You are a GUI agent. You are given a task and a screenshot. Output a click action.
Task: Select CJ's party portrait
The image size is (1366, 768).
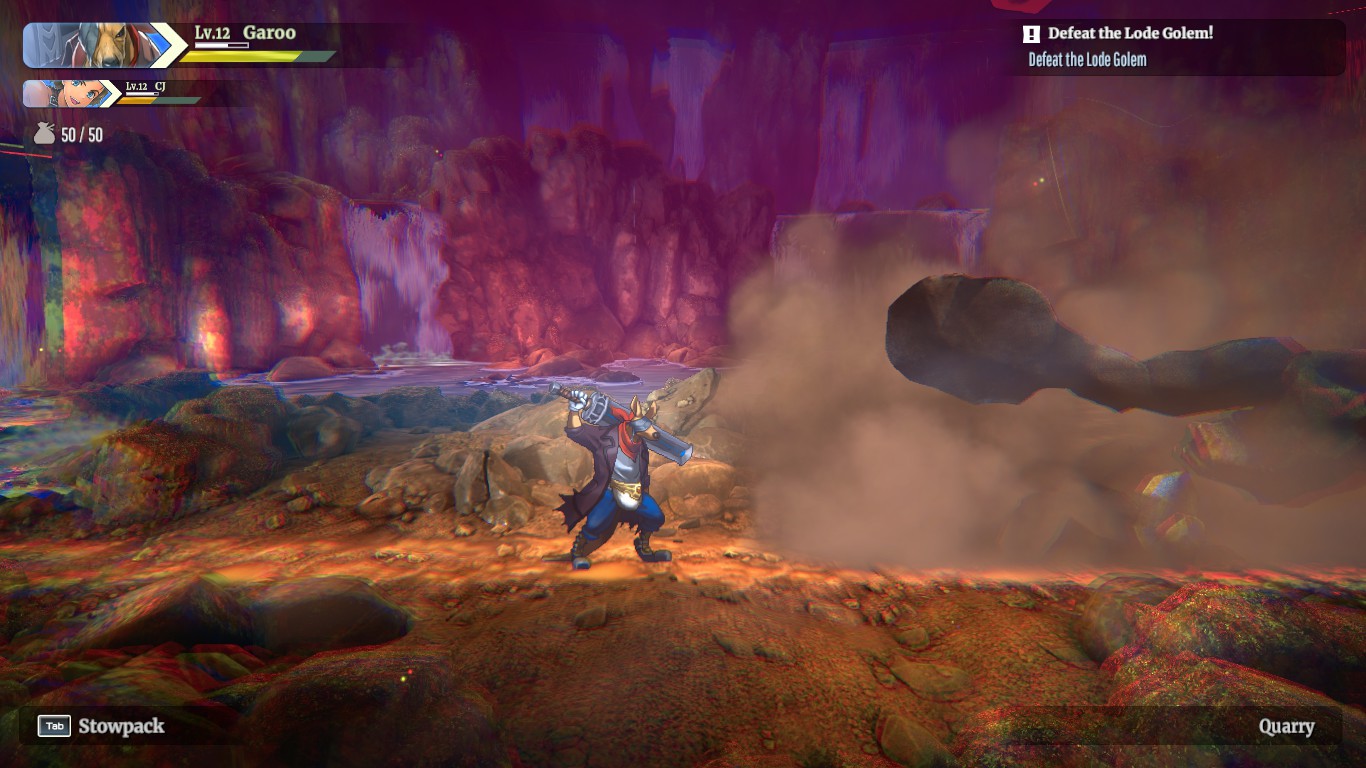point(68,94)
